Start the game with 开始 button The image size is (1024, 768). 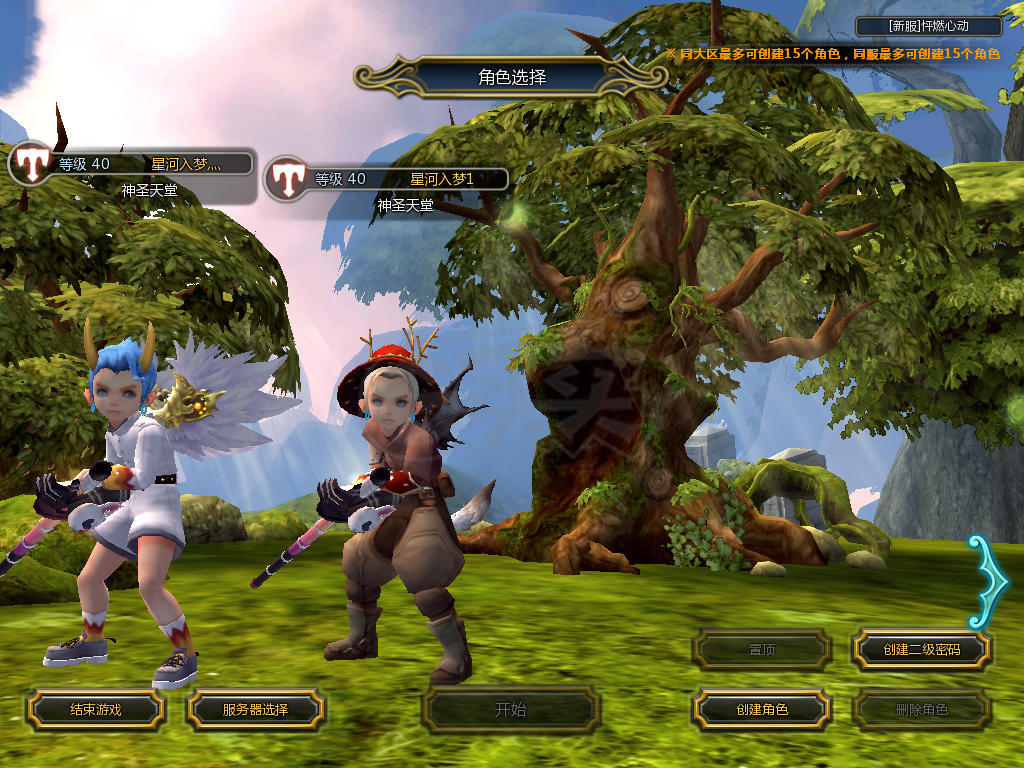[x=510, y=710]
